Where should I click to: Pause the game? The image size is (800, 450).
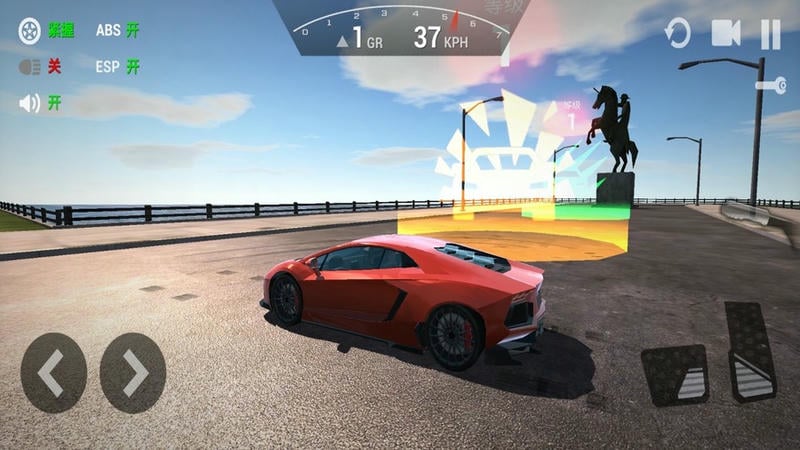(x=770, y=34)
